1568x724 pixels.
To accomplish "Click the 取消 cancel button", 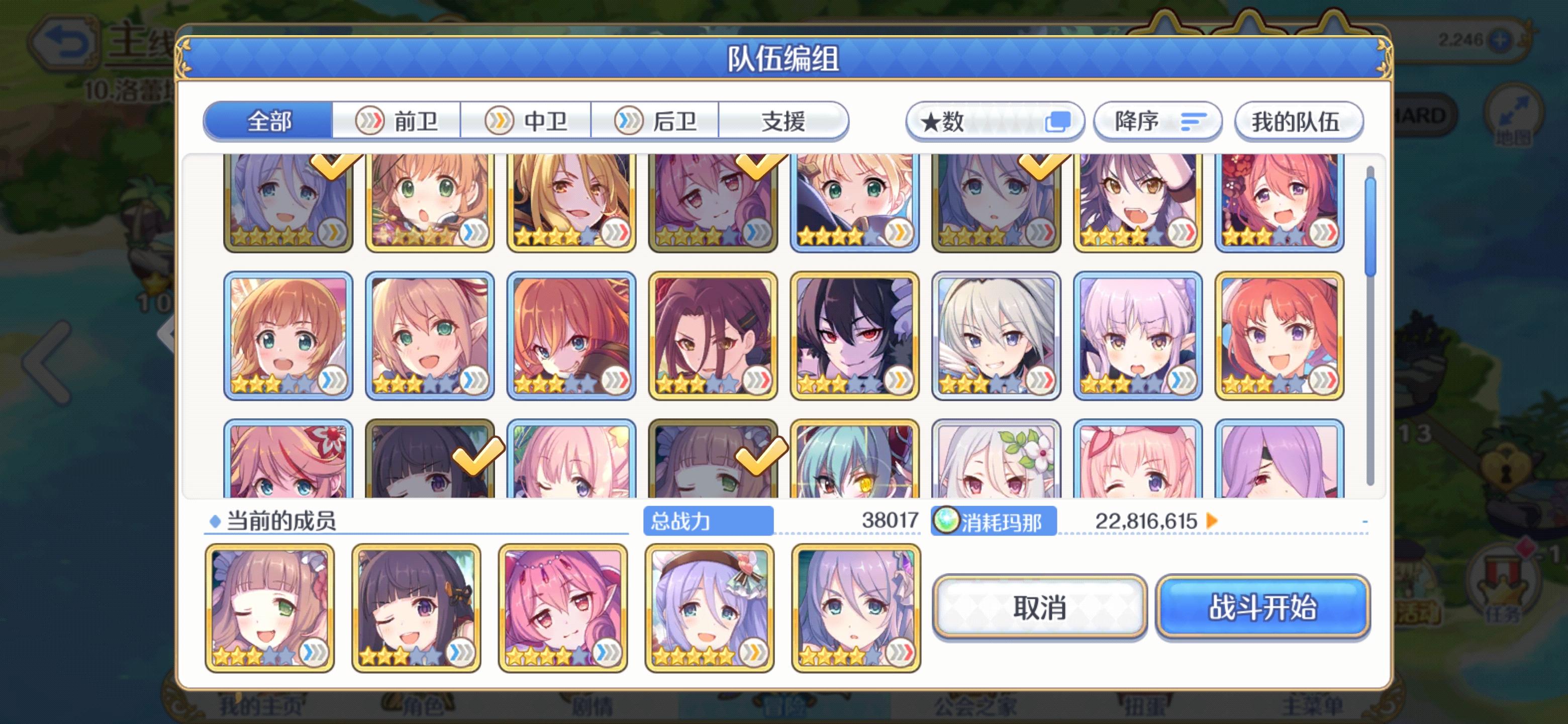I will 1038,607.
